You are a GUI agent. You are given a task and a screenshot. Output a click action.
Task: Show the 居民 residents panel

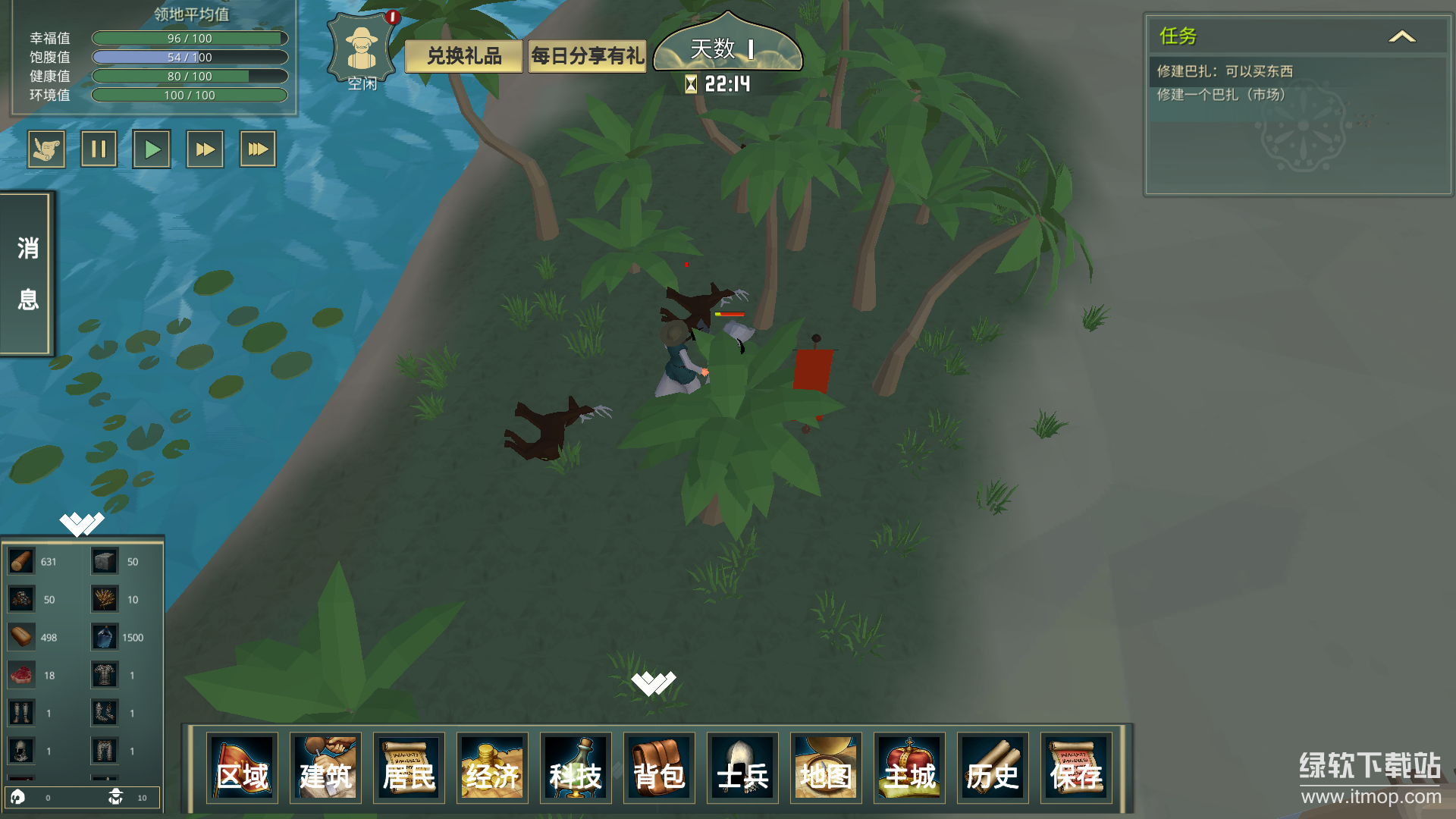(409, 767)
